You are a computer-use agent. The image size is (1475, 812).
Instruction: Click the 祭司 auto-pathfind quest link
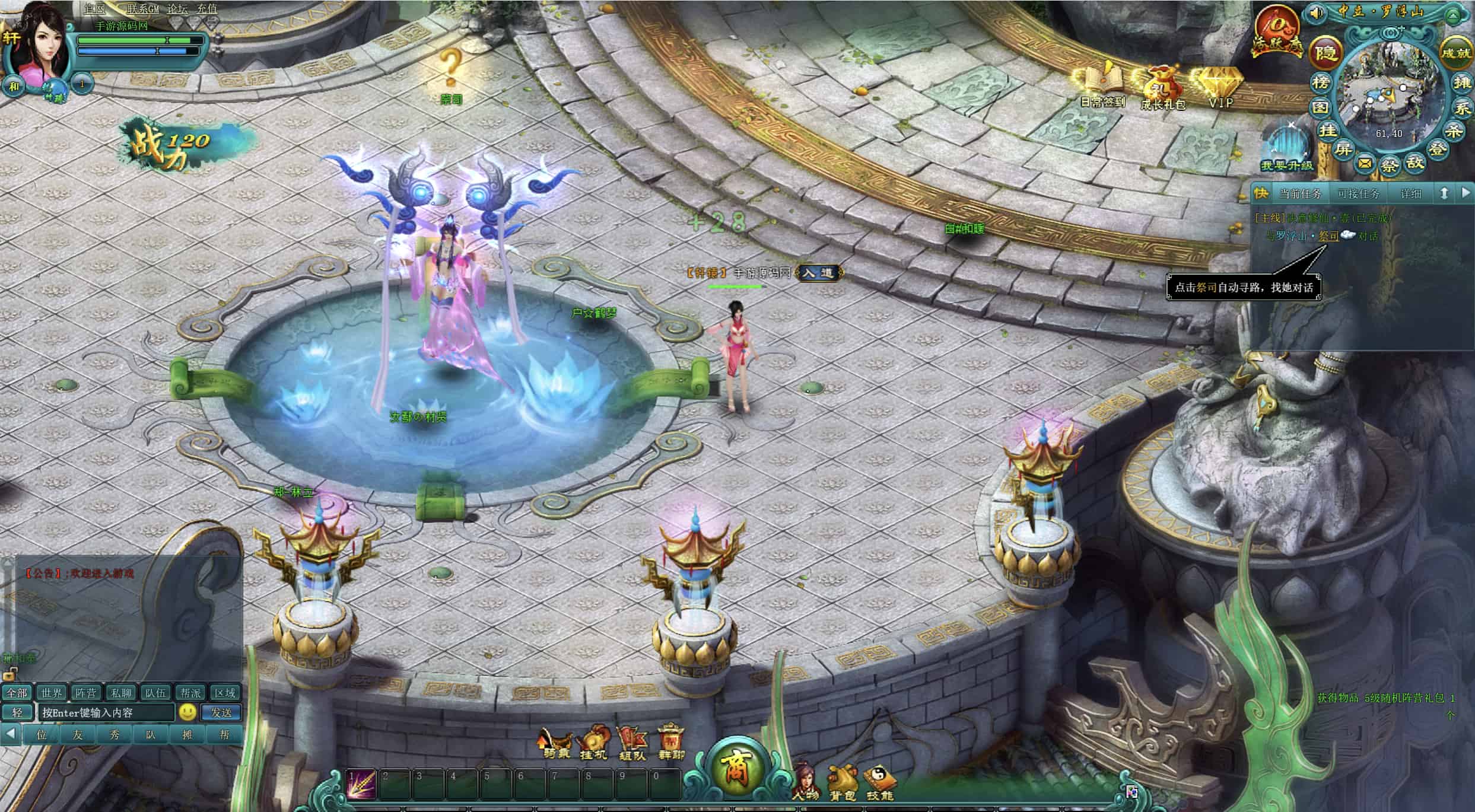pyautogui.click(x=1328, y=236)
